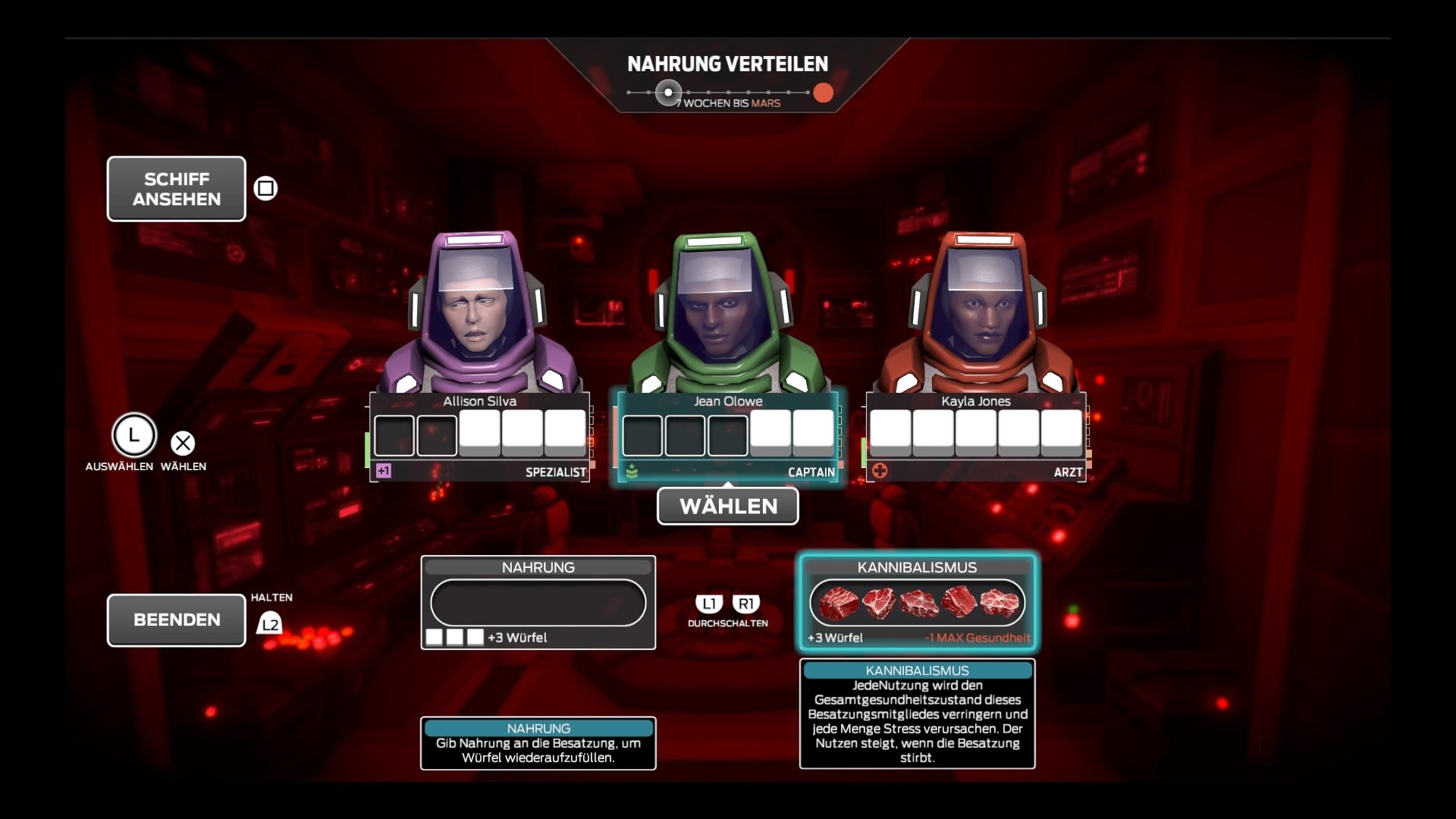Click the mission progress slider marker
This screenshot has height=819, width=1456.
point(667,92)
